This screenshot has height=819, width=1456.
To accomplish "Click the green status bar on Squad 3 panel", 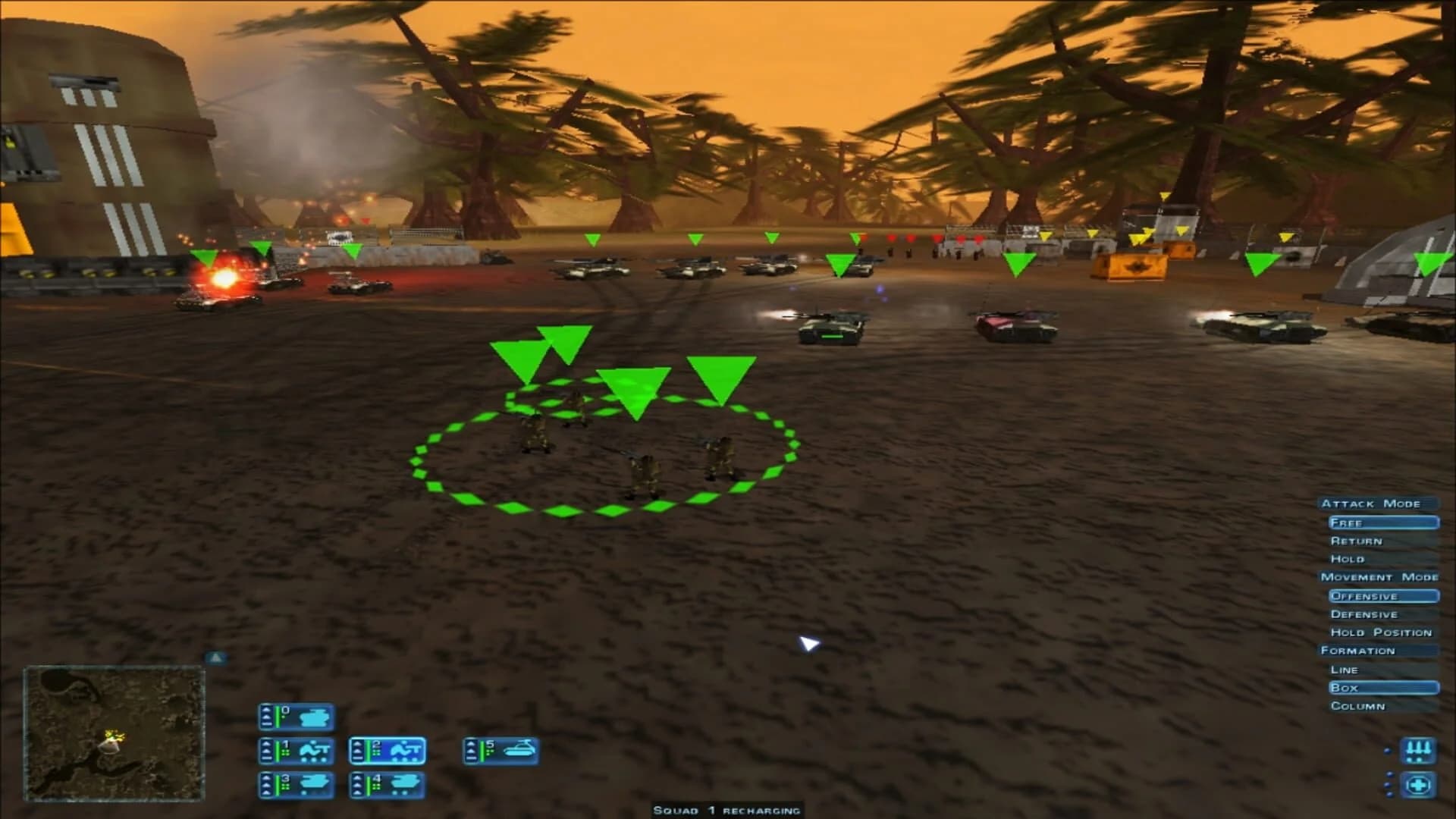I will [278, 786].
